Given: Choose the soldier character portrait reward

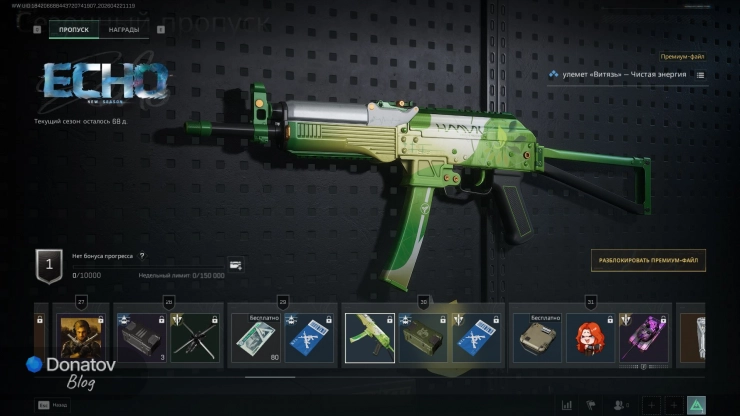Looking at the screenshot, I should (x=82, y=338).
